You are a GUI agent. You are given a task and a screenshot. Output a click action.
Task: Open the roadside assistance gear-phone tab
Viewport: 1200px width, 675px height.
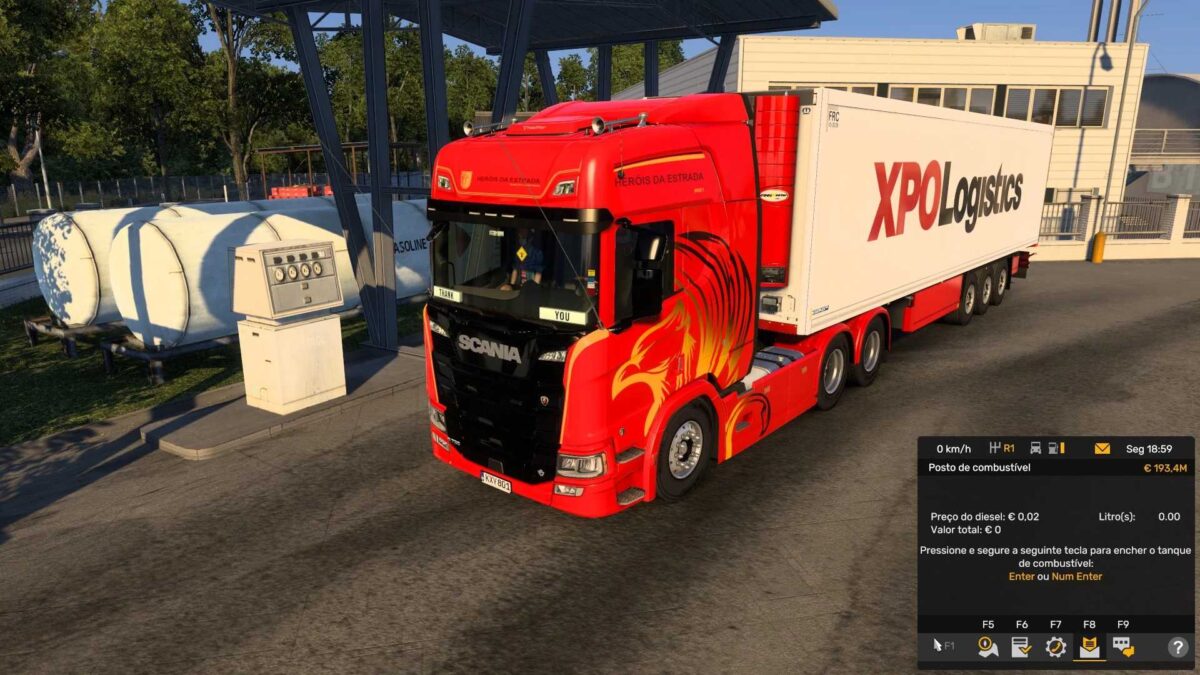point(1055,647)
